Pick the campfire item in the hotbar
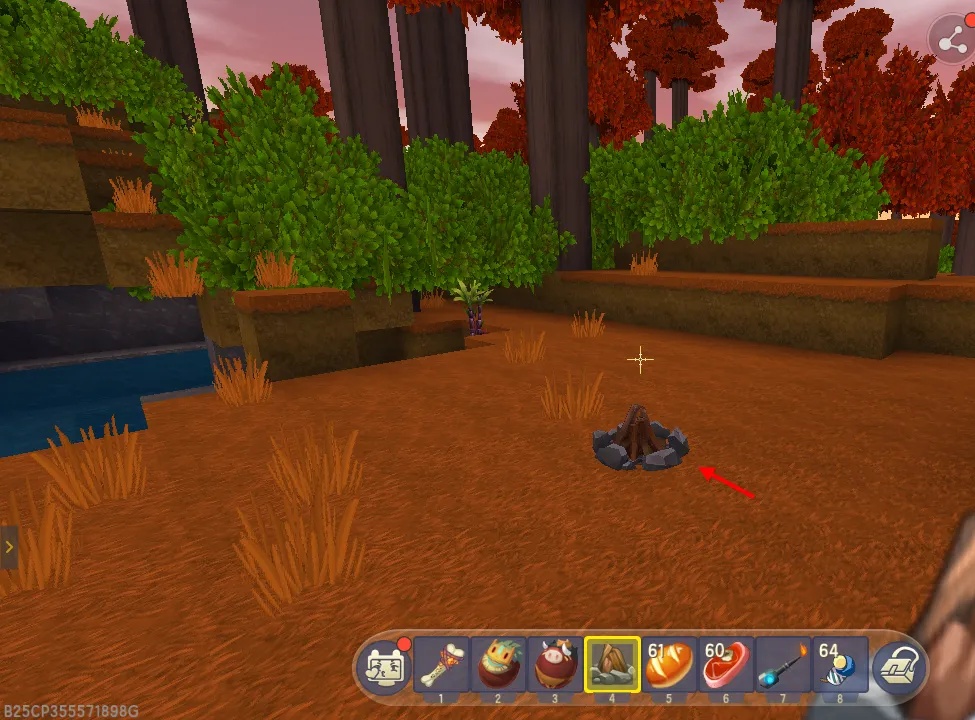975x720 pixels. 612,664
